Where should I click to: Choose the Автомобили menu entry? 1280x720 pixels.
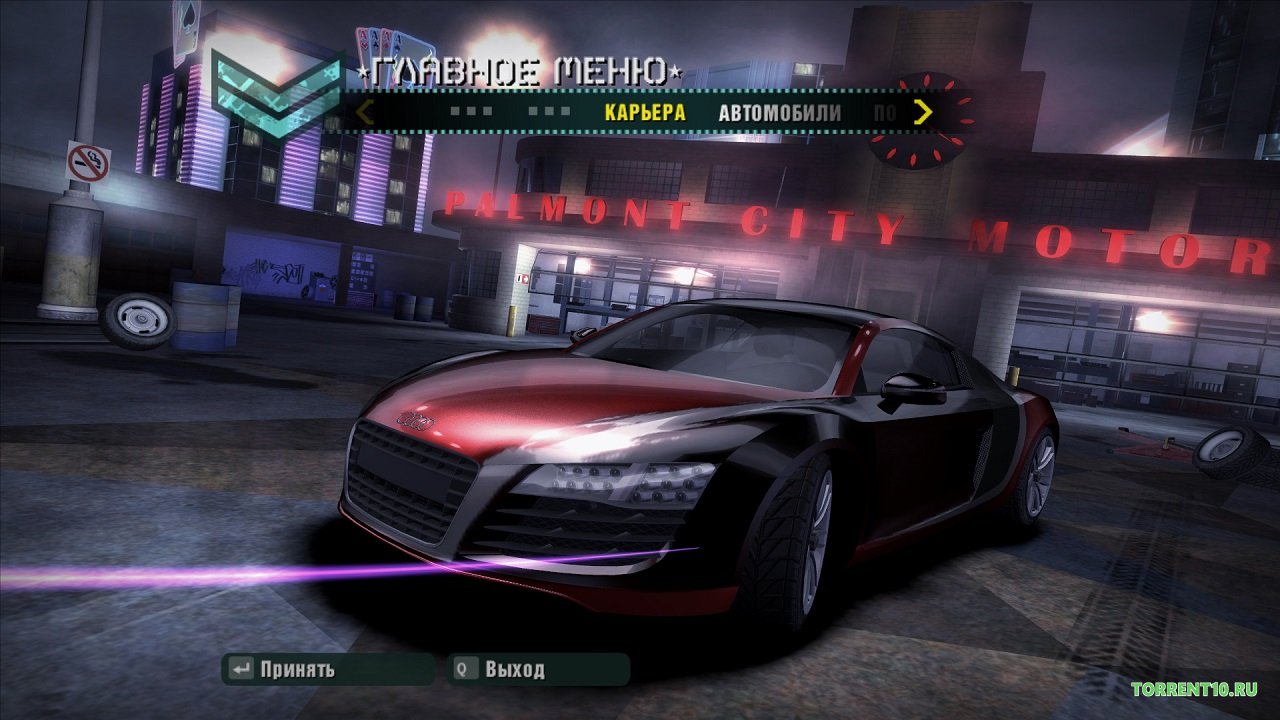click(779, 112)
